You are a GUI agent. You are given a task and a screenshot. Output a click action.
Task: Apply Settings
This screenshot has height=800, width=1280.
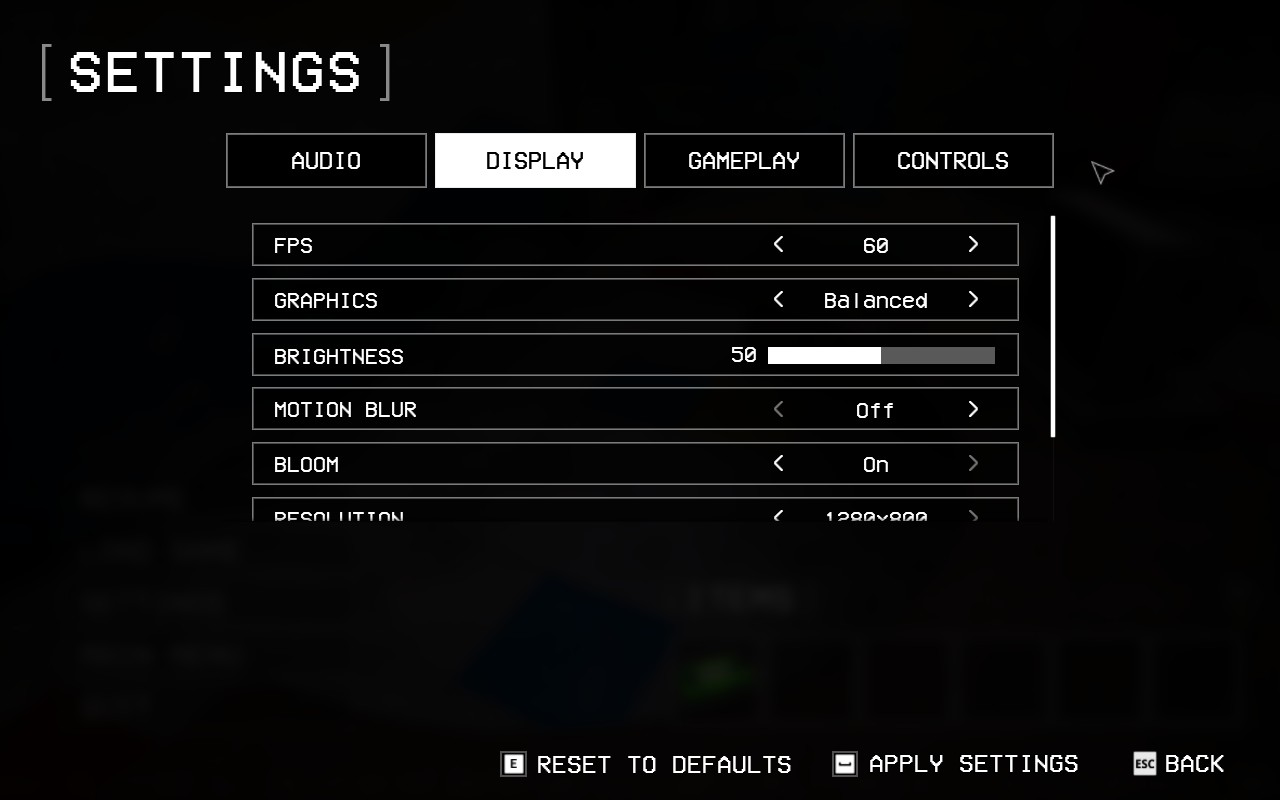pos(956,765)
